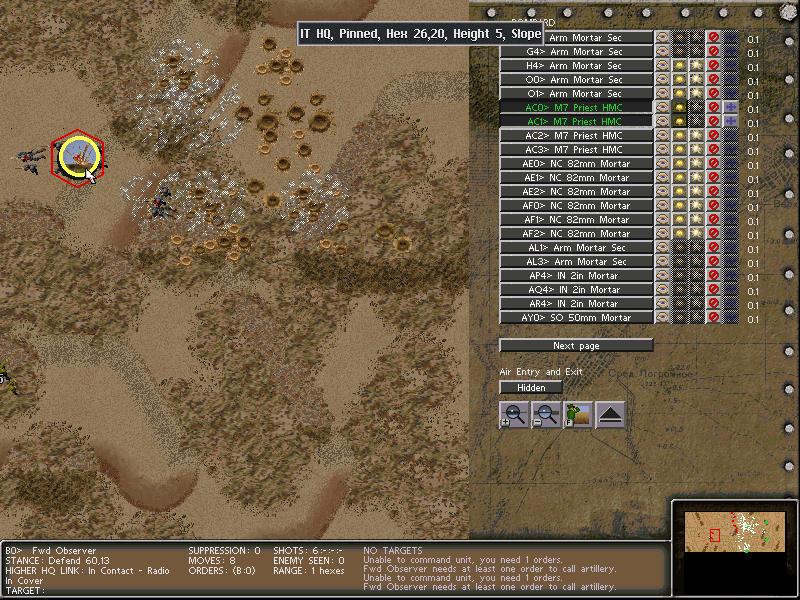Click the soldier with binoculars icon

click(578, 415)
